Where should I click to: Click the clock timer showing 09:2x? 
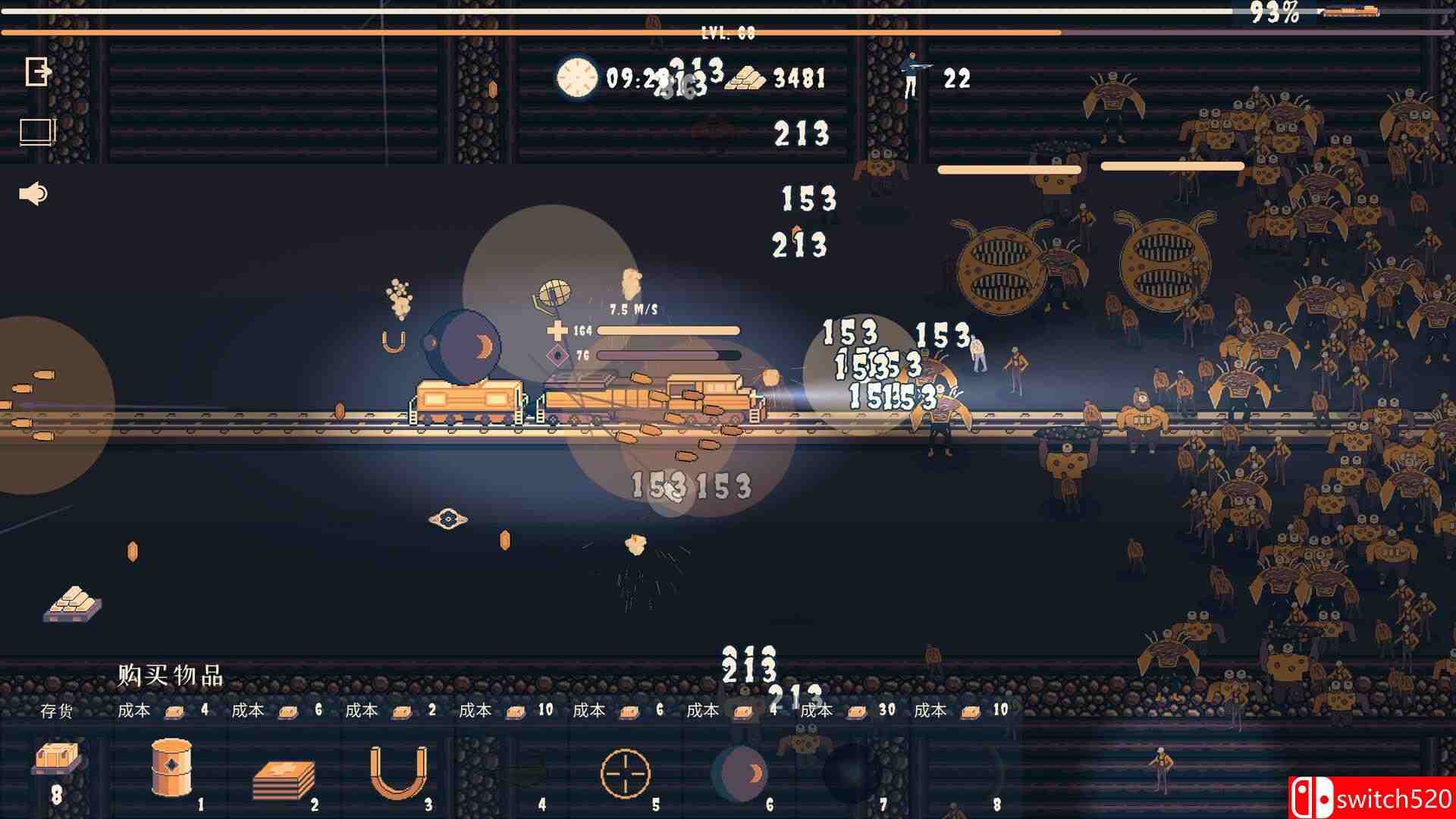(576, 77)
